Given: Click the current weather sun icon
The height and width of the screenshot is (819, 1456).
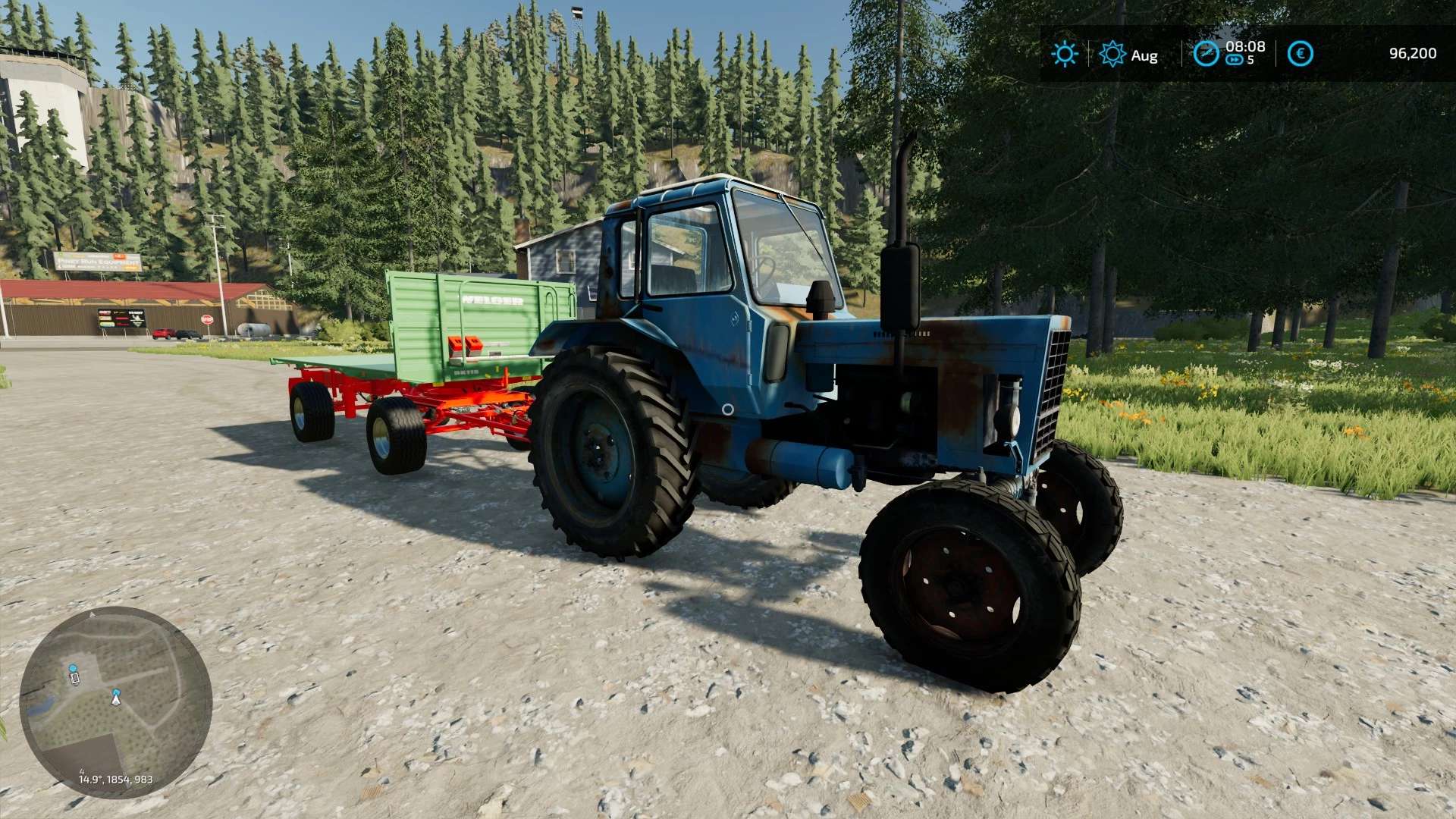Looking at the screenshot, I should (x=1064, y=54).
